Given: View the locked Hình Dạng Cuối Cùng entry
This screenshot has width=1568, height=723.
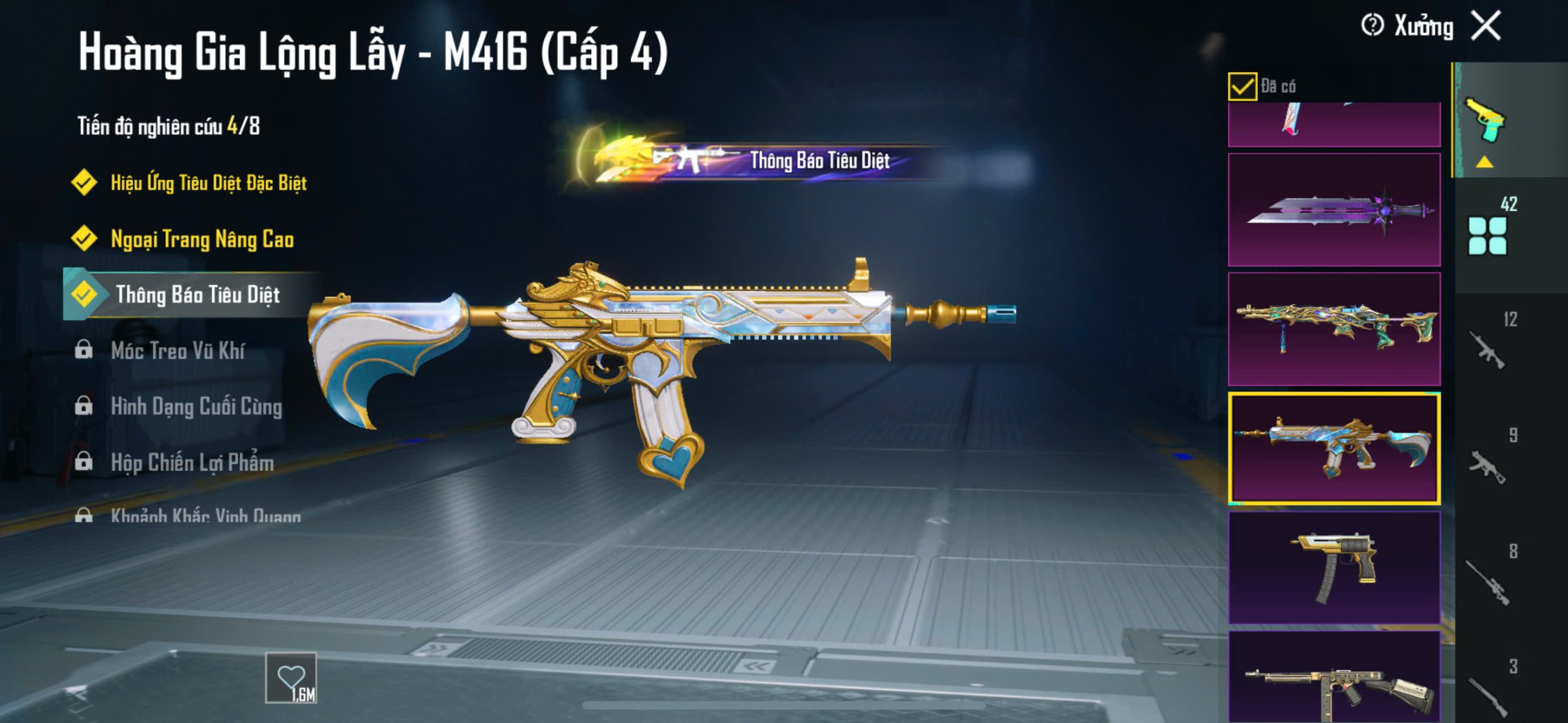Looking at the screenshot, I should tap(196, 406).
